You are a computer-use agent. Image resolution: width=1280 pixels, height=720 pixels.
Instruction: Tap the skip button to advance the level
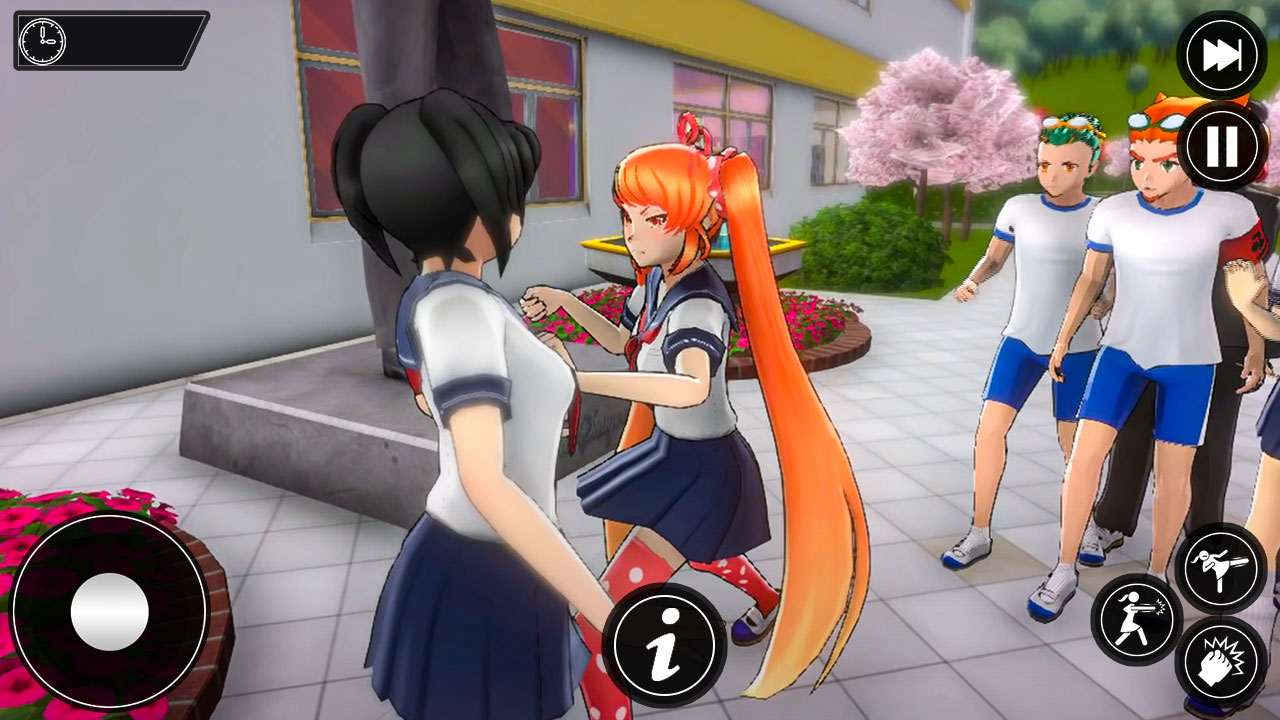click(x=1221, y=52)
